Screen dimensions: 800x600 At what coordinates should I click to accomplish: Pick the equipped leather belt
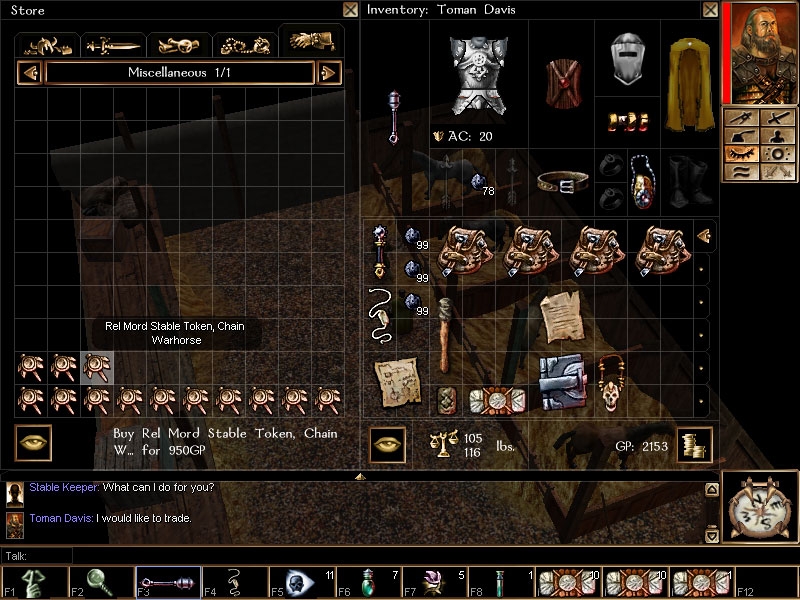pos(562,181)
